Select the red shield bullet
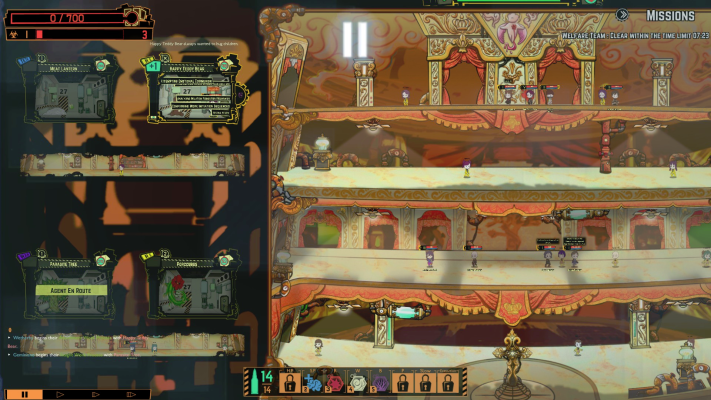 point(336,383)
